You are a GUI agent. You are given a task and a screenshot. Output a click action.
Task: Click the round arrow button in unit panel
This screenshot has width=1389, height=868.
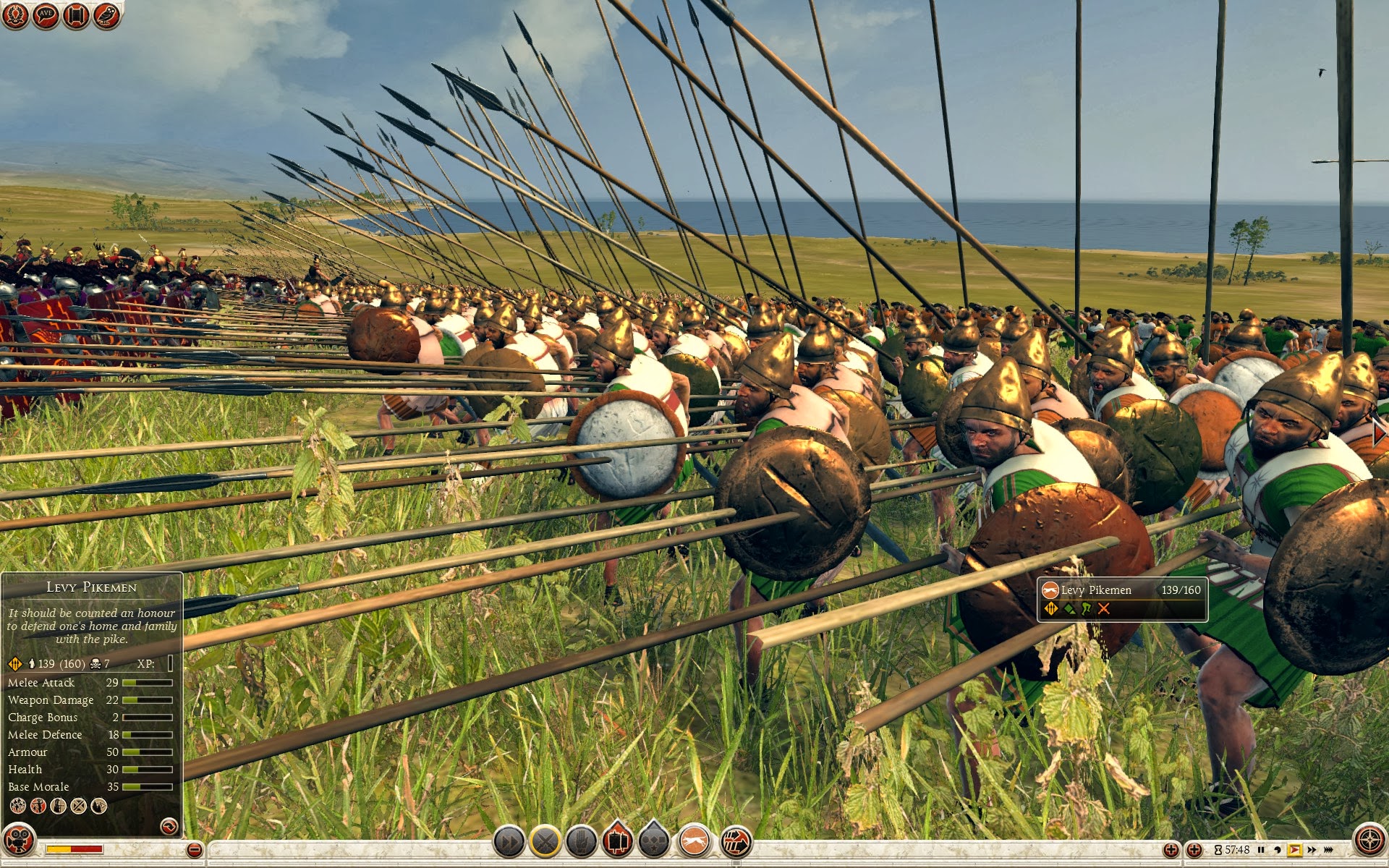pos(169,825)
